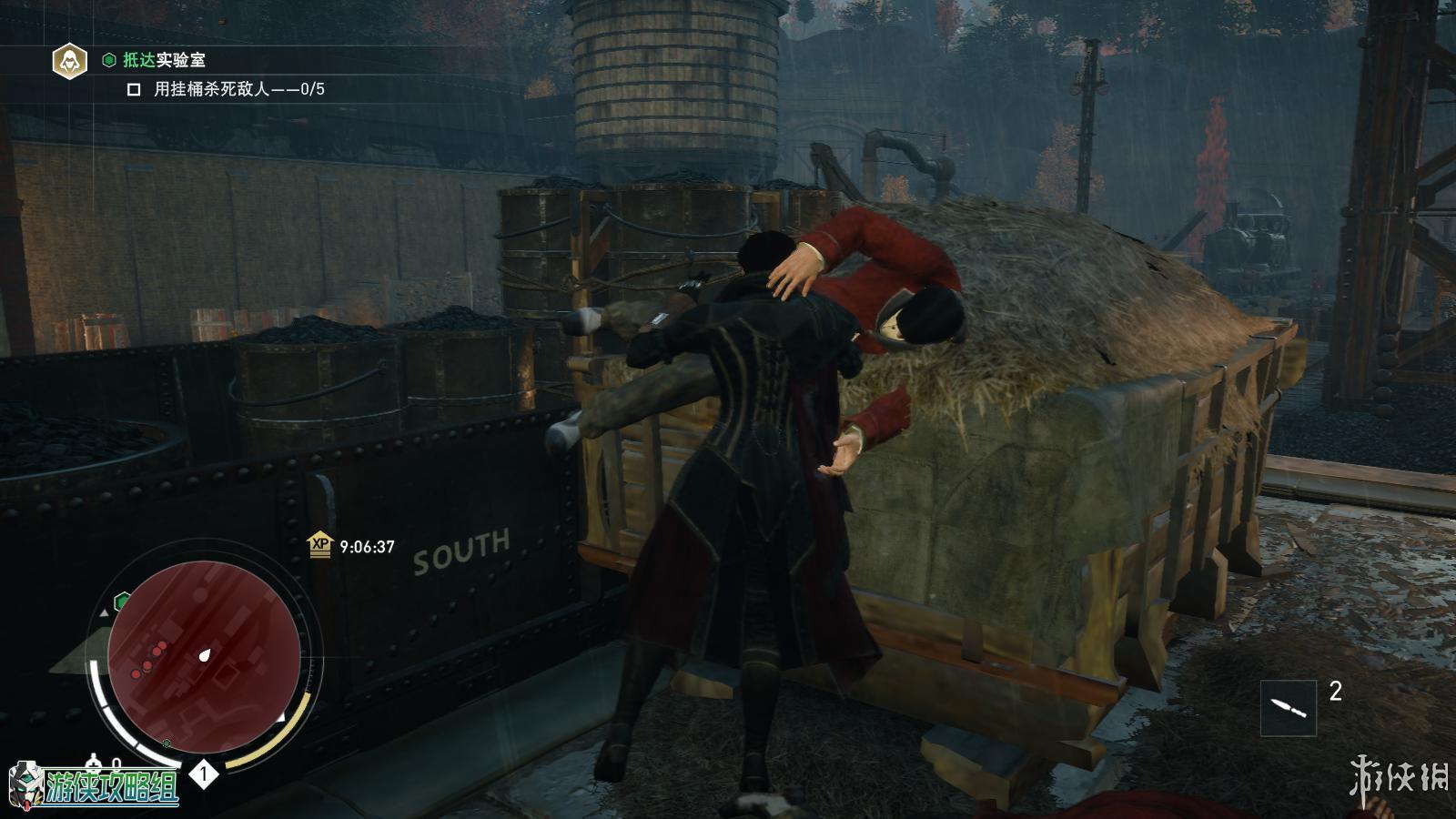This screenshot has height=819, width=1456.
Task: Click the assassin hood mission icon
Action: click(x=68, y=61)
